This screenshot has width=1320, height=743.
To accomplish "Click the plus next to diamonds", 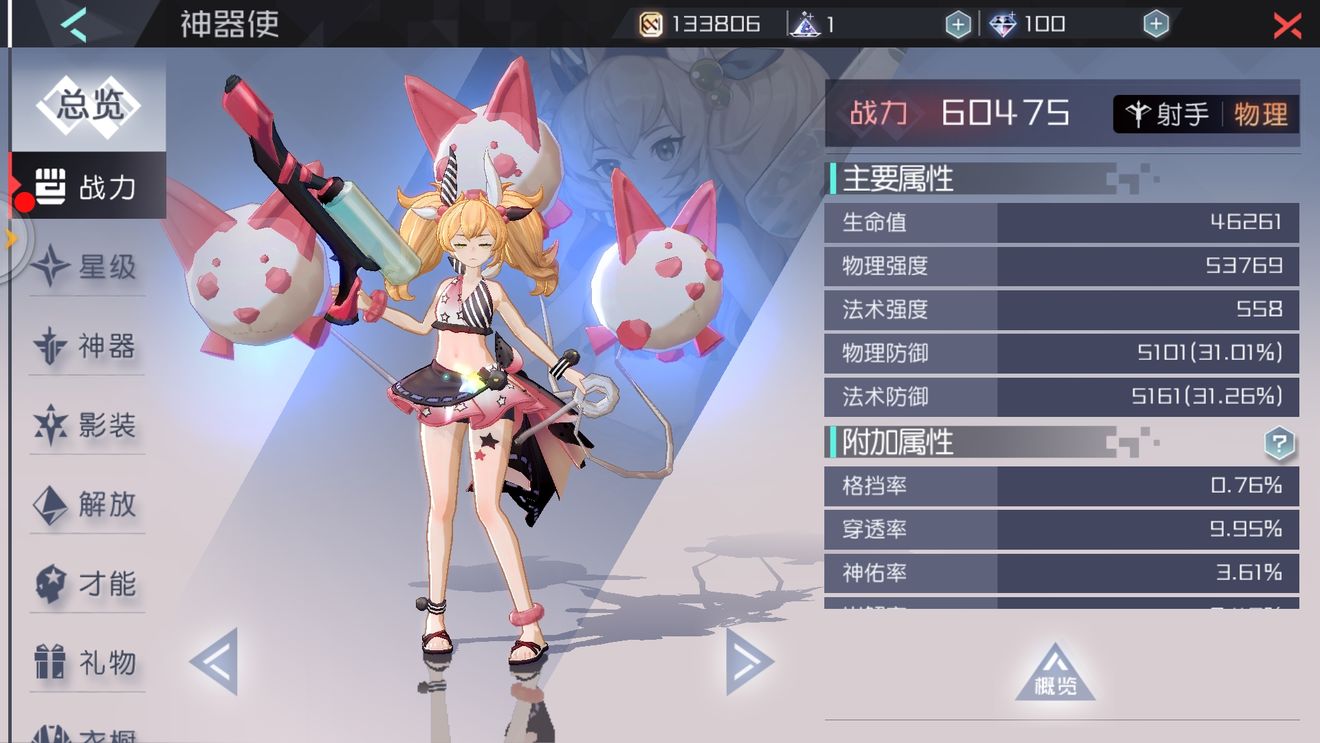I will pos(1155,23).
